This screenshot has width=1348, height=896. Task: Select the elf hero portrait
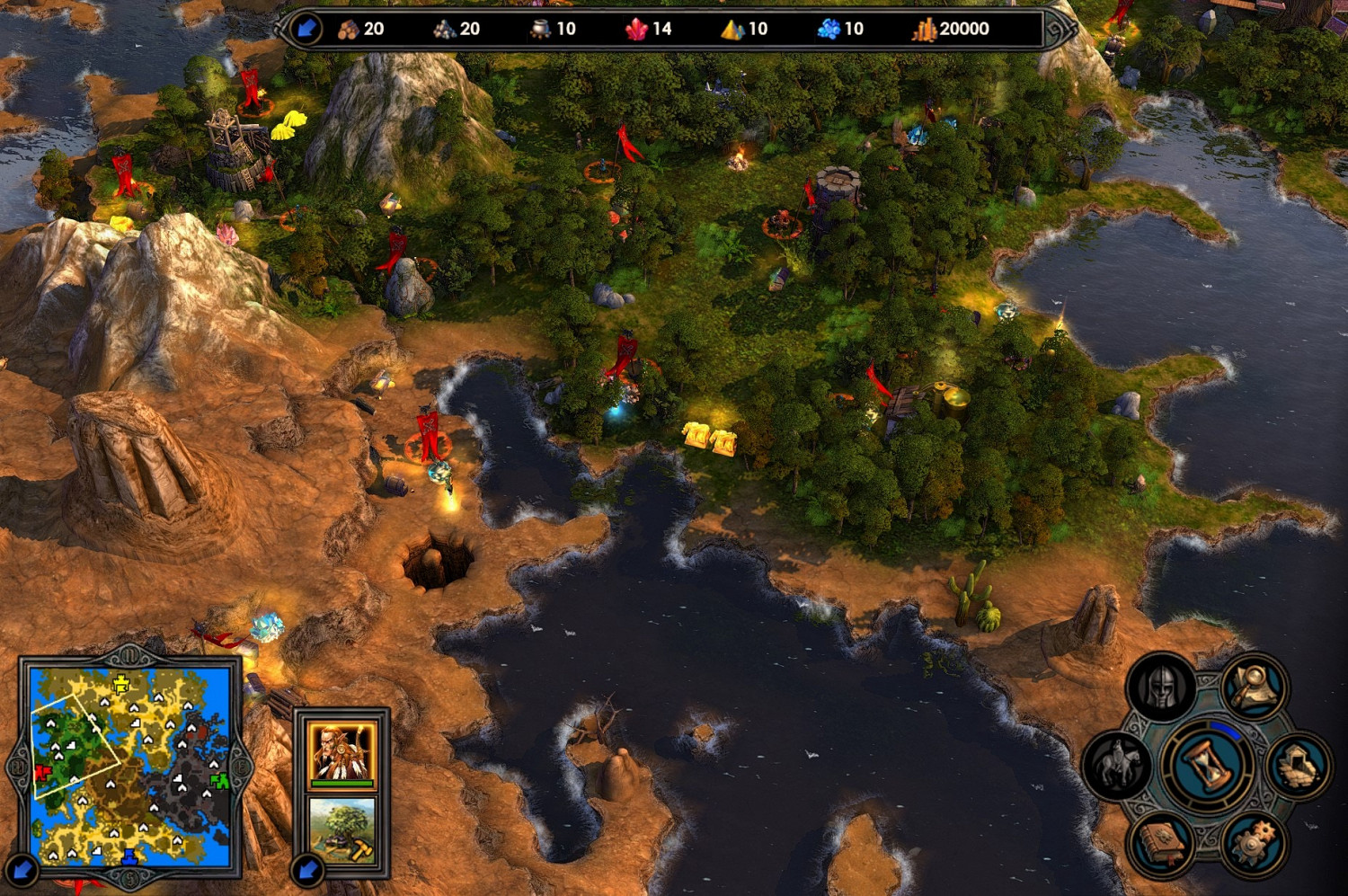point(341,753)
